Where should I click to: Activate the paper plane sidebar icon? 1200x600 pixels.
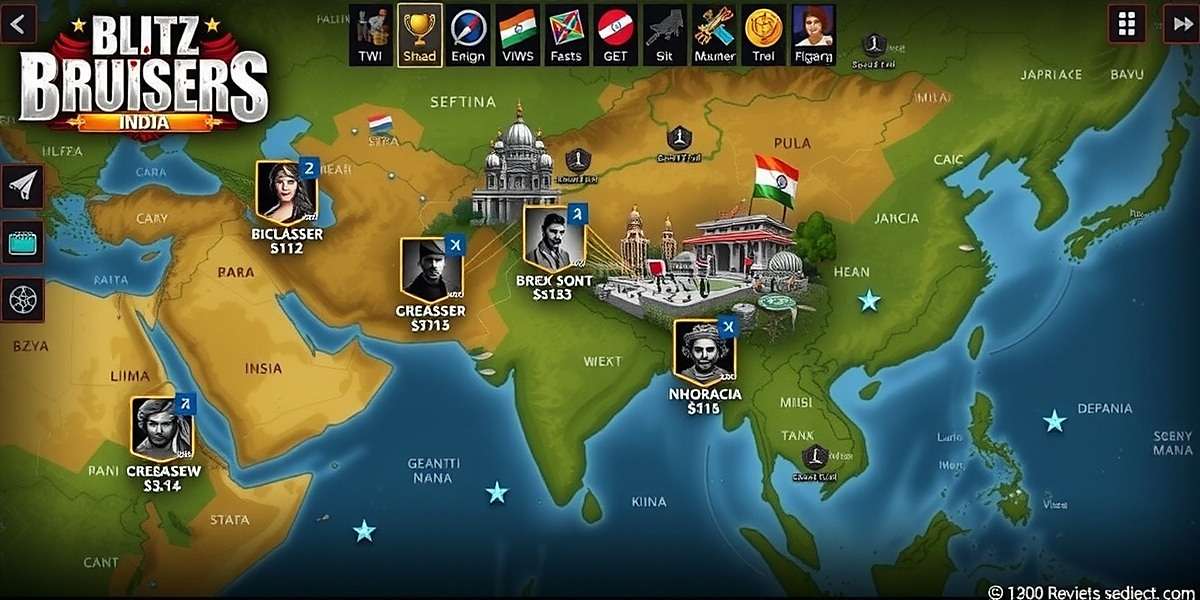pos(22,186)
